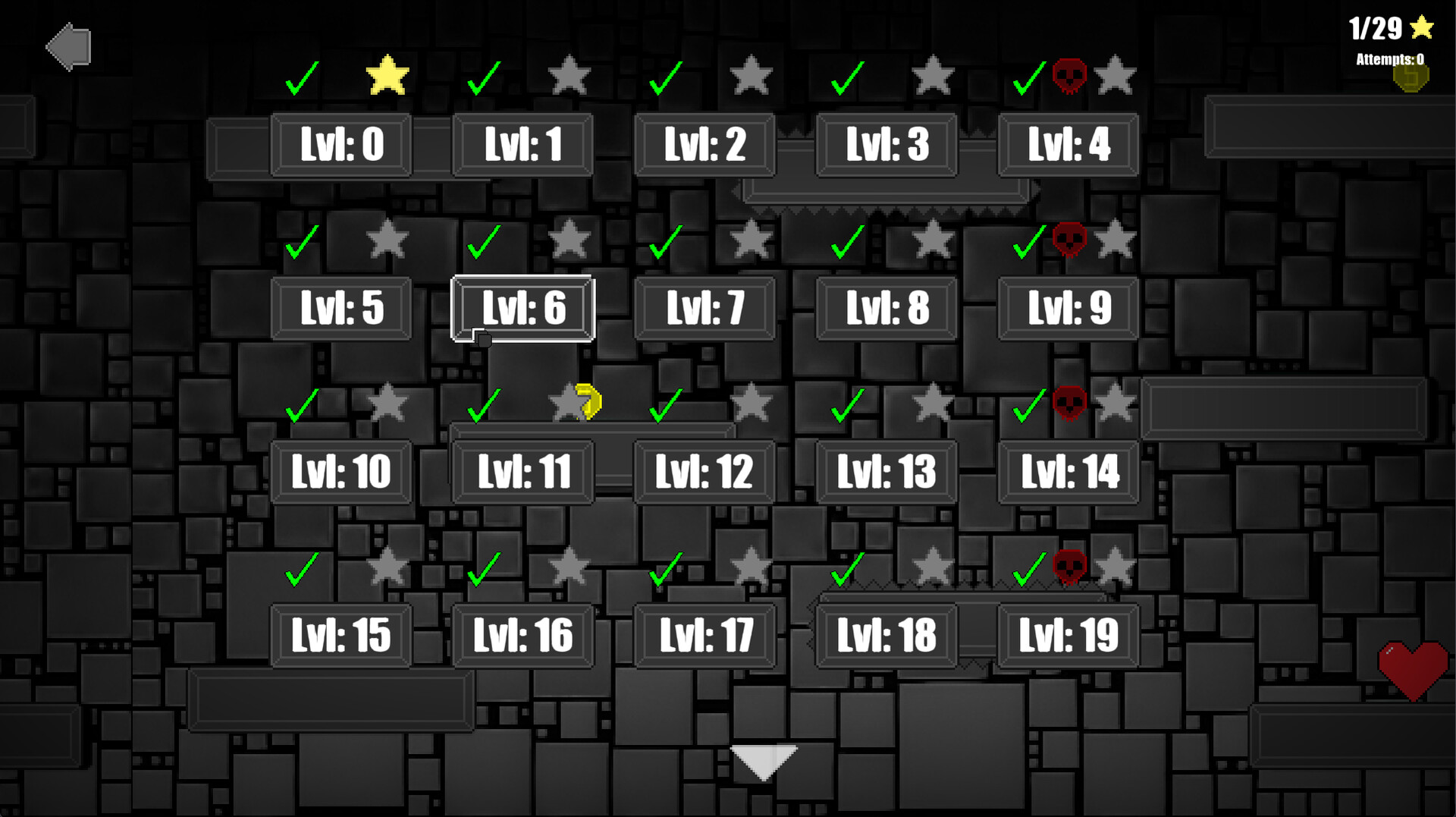Screen dimensions: 1456x817
Task: Choose Lvl 15
Action: click(x=340, y=635)
